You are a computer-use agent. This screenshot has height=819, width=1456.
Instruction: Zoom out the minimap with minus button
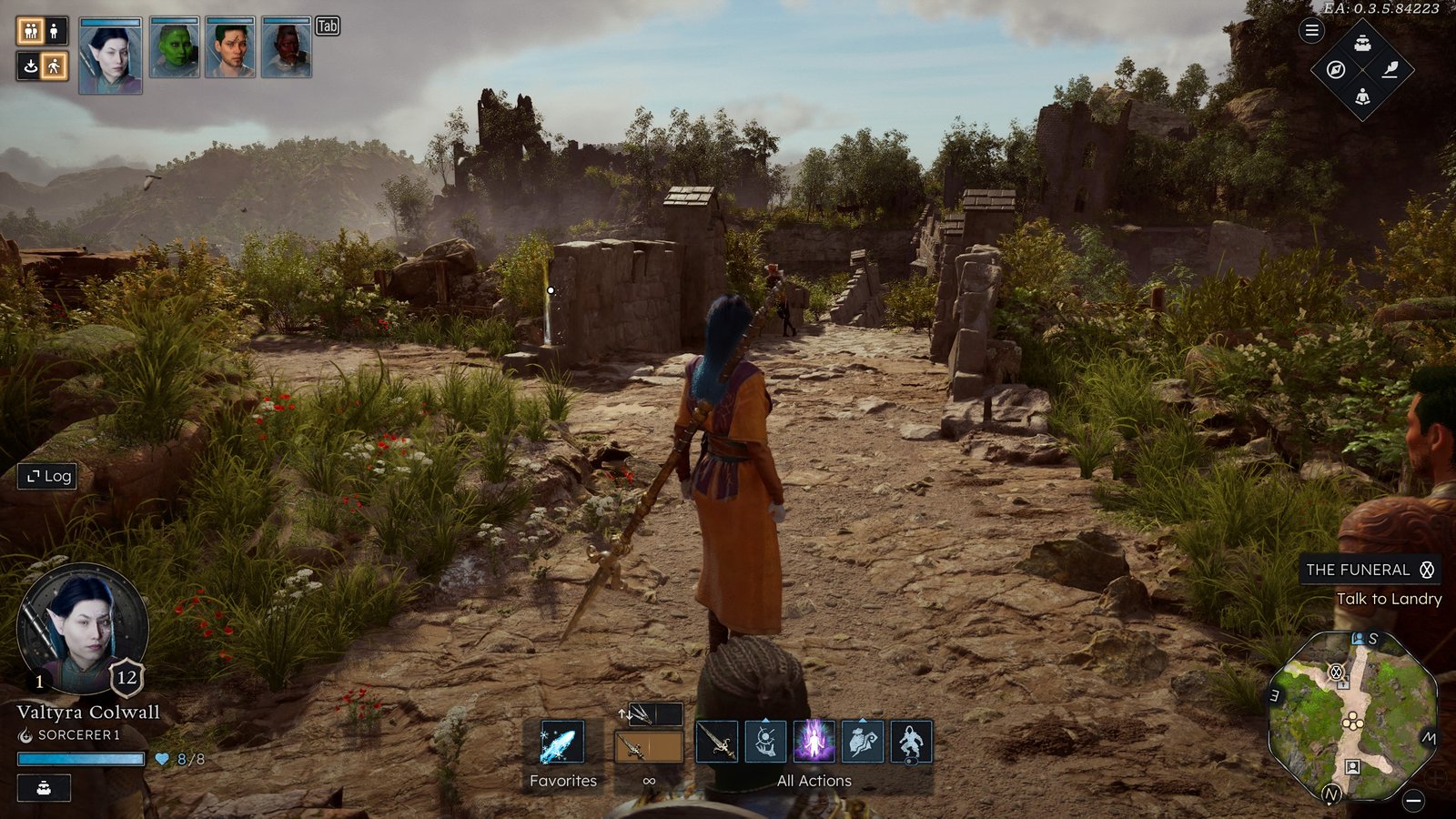point(1413,801)
